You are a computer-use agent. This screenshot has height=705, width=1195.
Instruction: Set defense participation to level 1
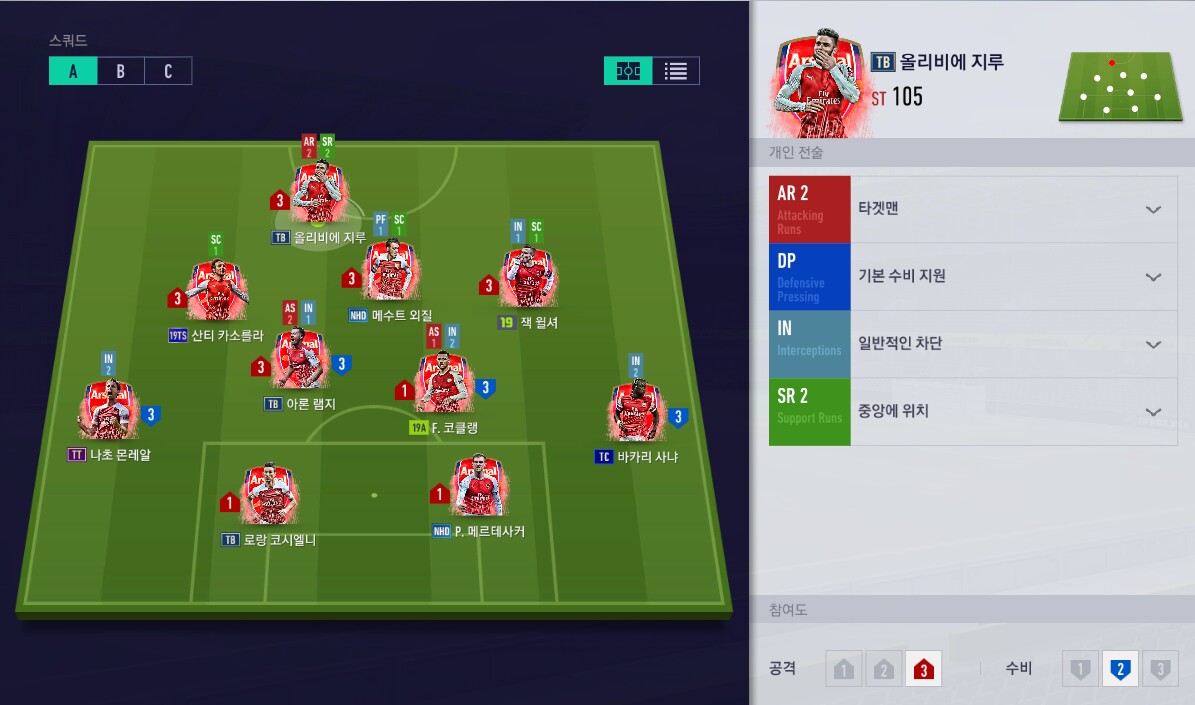(1080, 670)
